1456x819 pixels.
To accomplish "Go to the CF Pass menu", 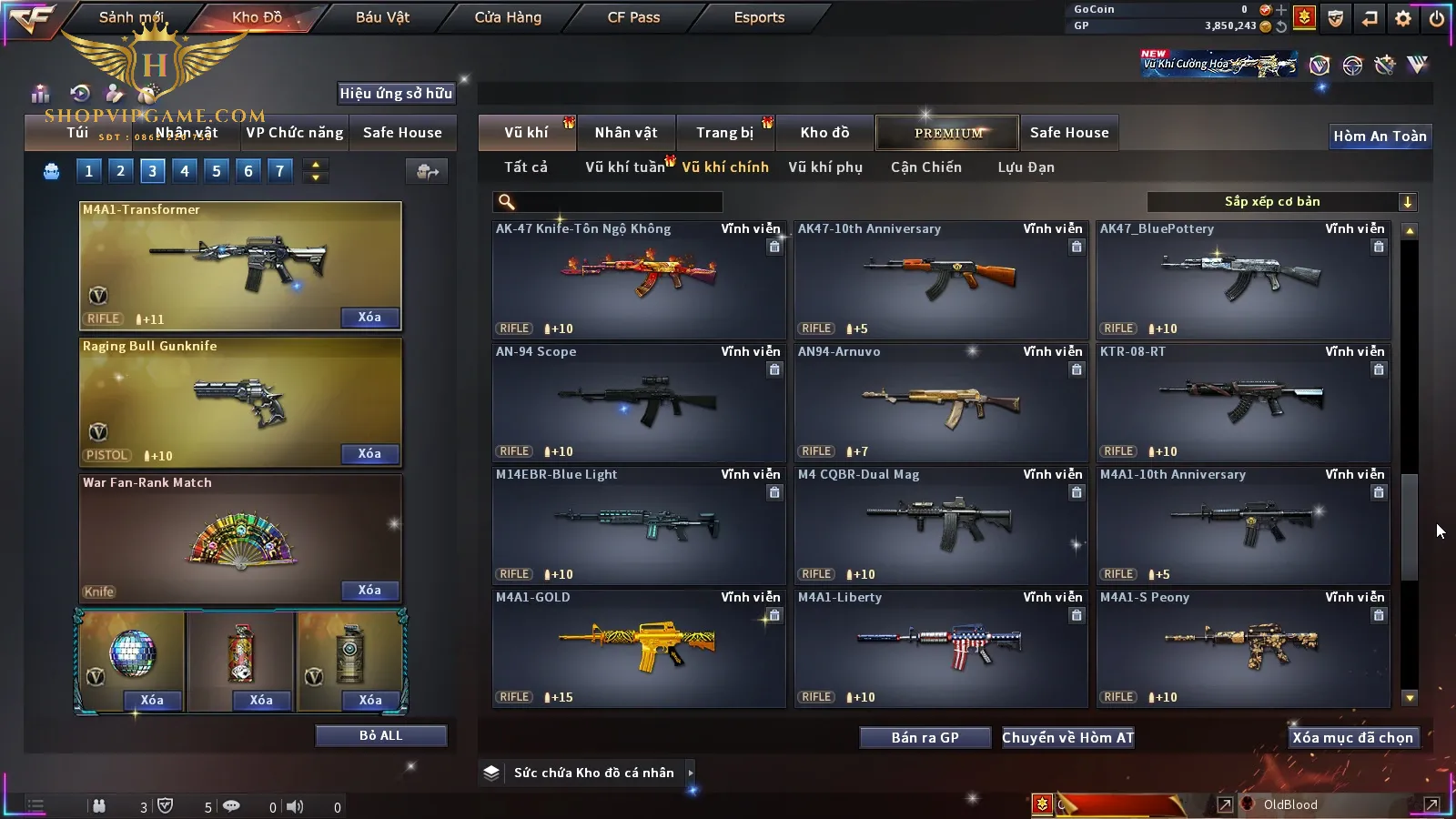I will [x=633, y=17].
